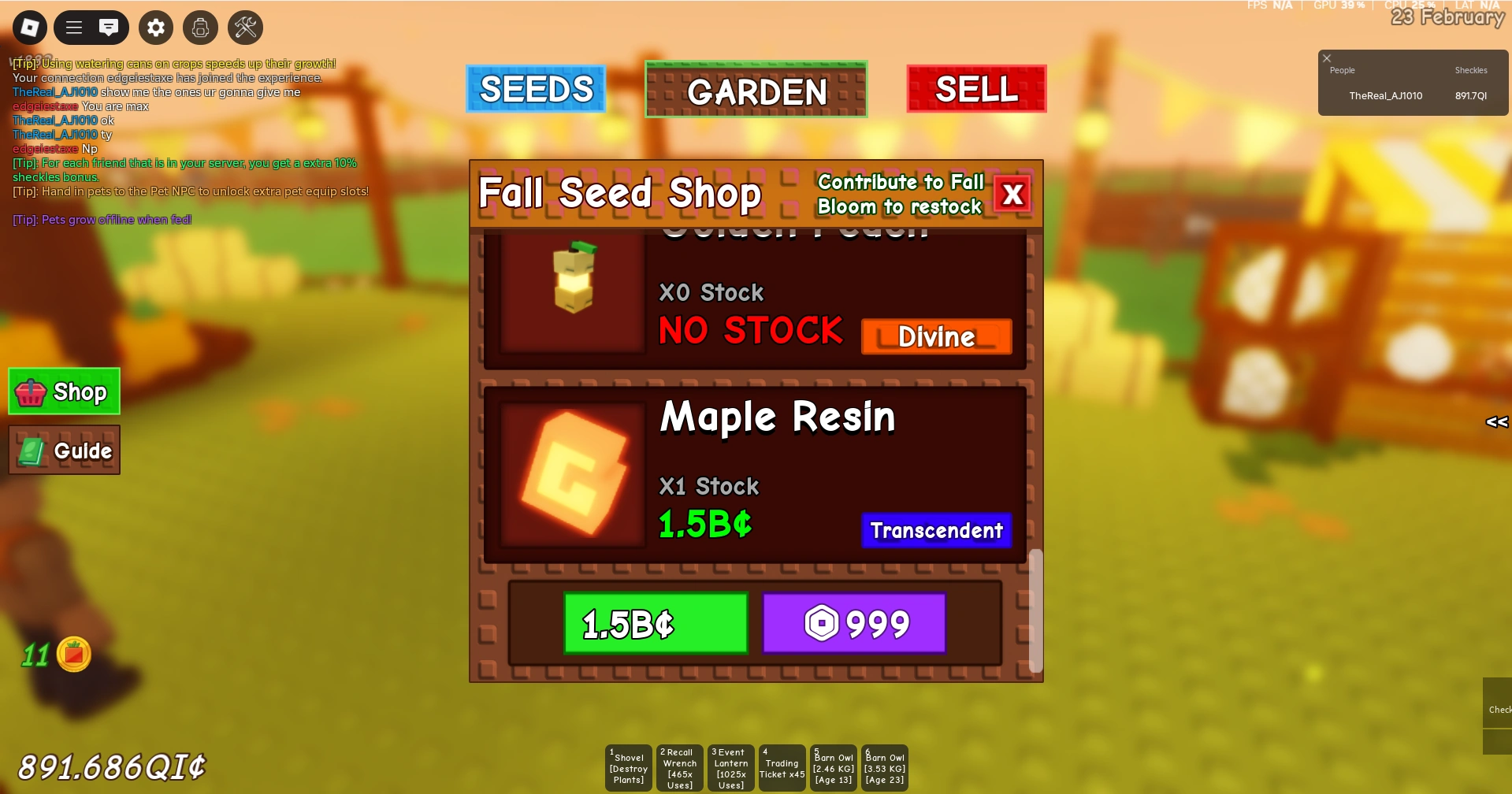The image size is (1512, 794).
Task: Select the GARDEN tab
Action: click(x=756, y=91)
